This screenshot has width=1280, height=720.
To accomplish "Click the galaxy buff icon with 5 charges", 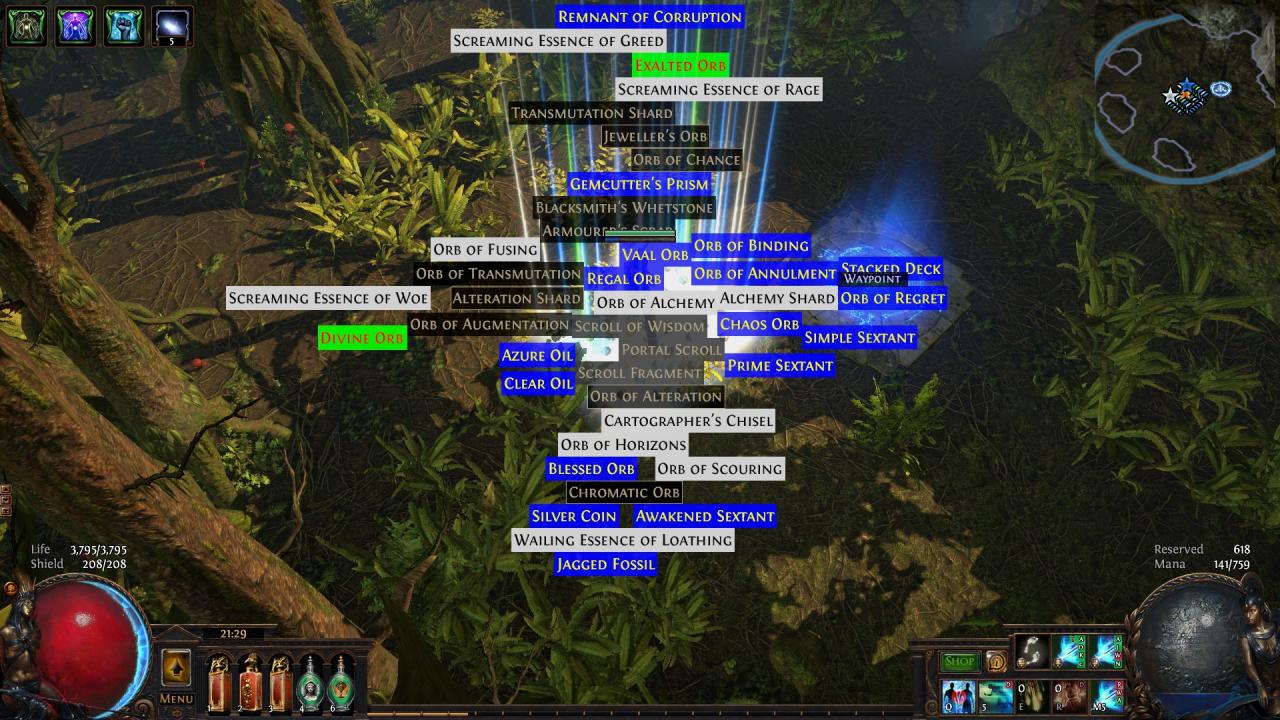I will pyautogui.click(x=172, y=27).
